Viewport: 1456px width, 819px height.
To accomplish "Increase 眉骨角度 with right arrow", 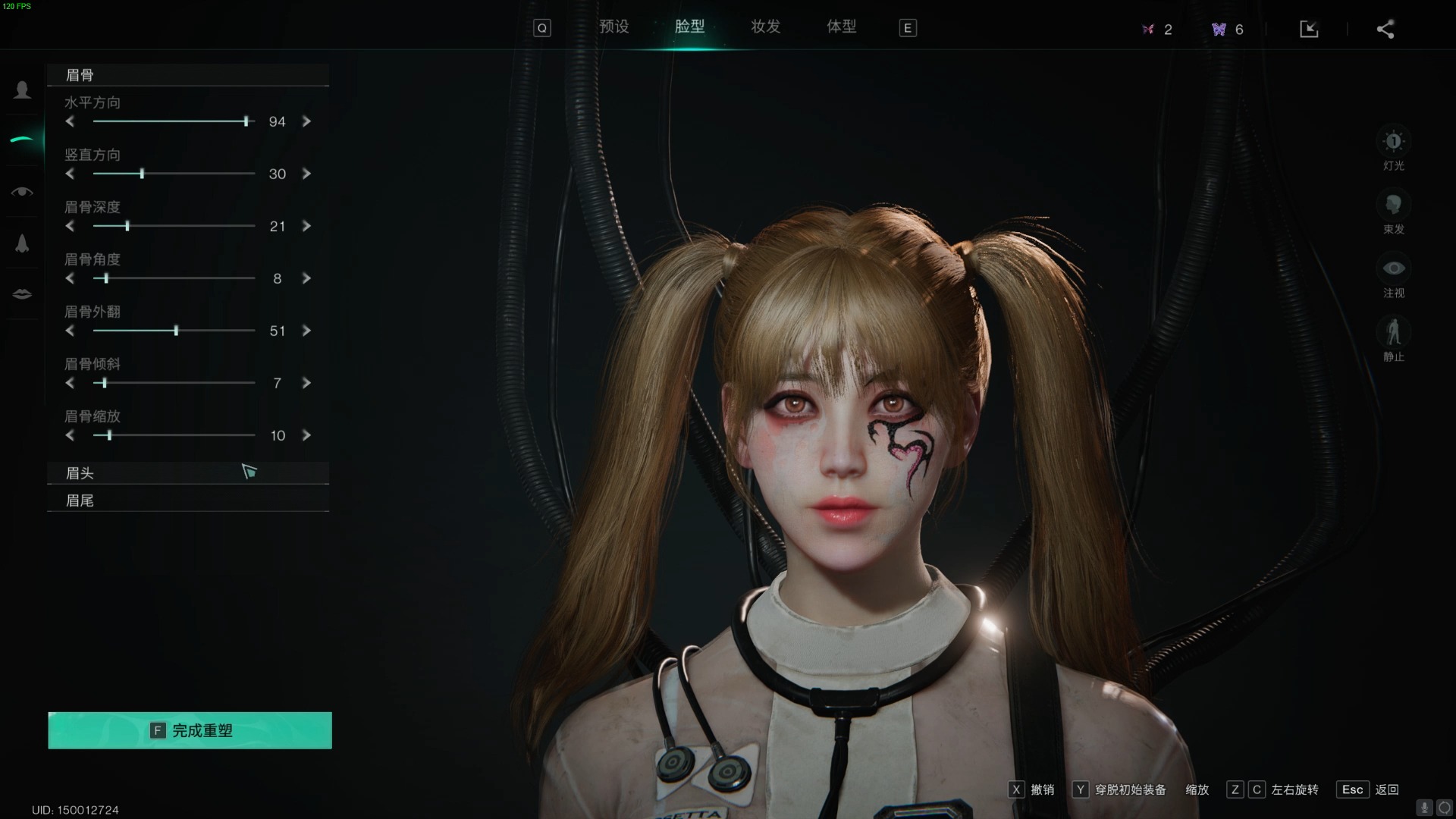I will pos(306,278).
